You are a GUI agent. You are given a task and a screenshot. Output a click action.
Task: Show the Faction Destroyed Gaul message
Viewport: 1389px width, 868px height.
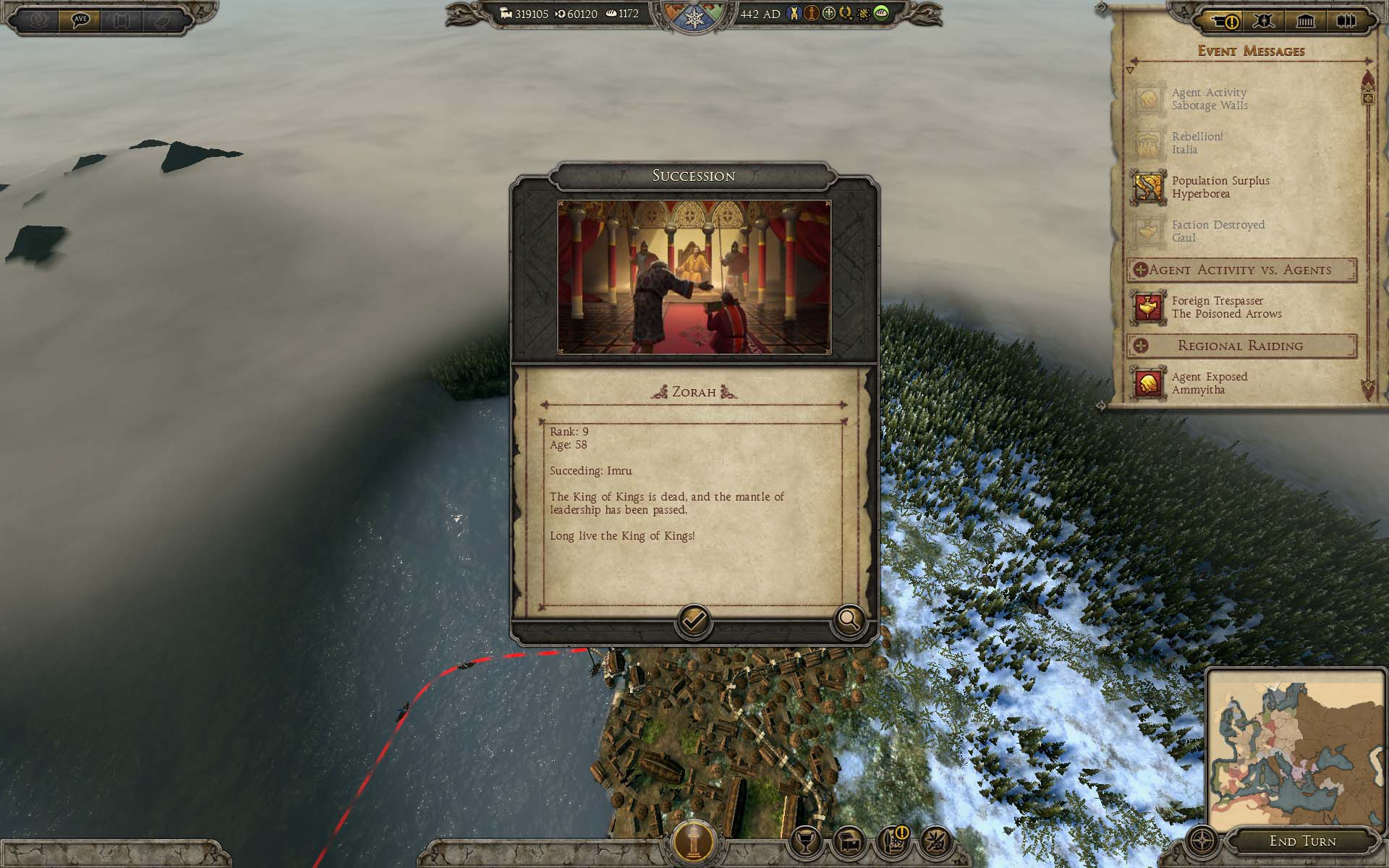click(x=1218, y=231)
